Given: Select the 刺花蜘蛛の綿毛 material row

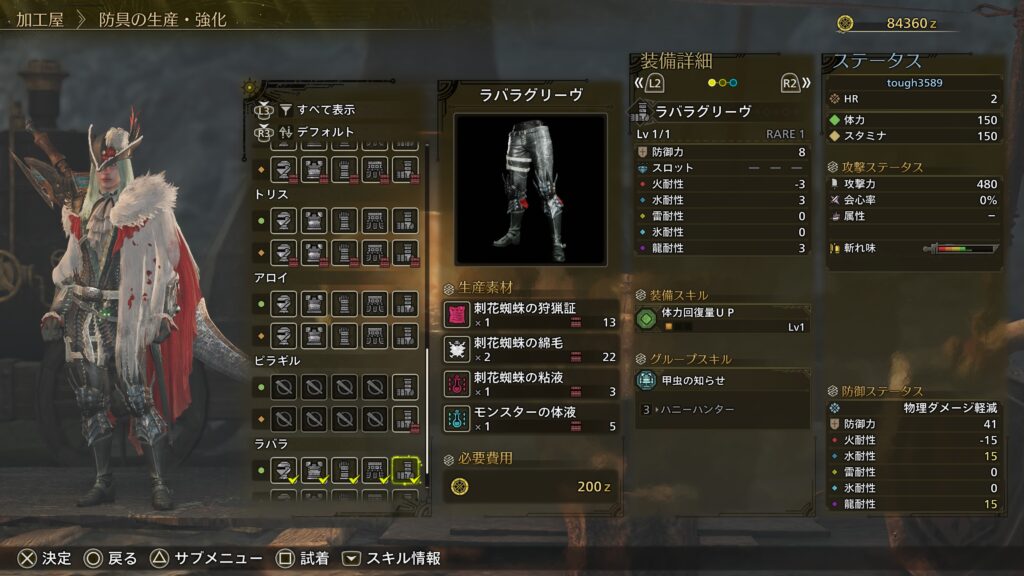Looking at the screenshot, I should click(530, 349).
